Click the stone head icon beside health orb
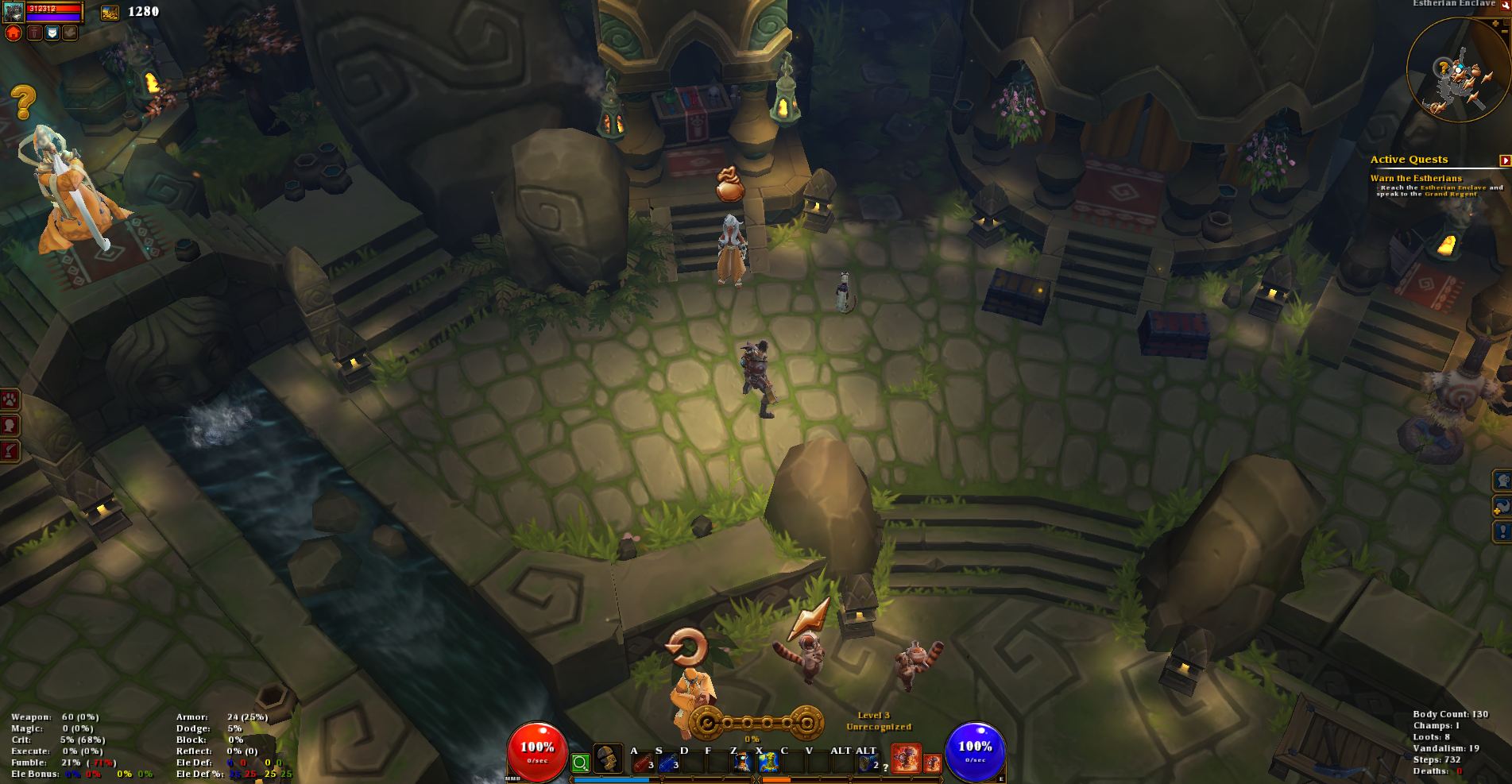The image size is (1512, 784). [x=608, y=760]
